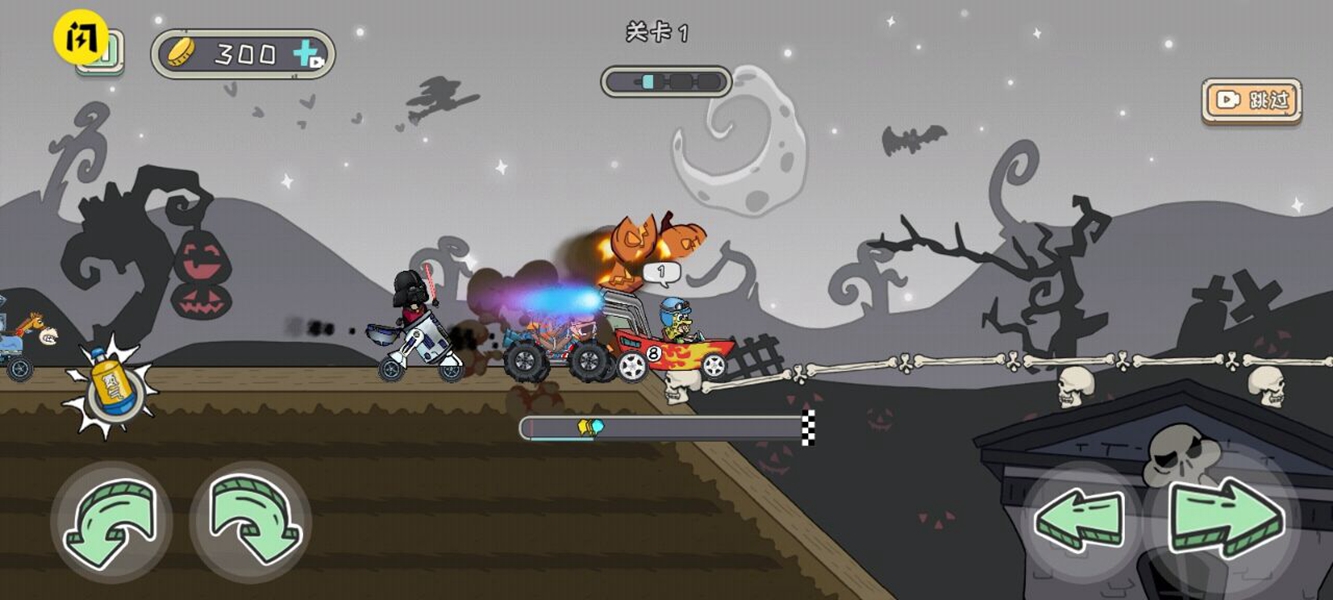The height and width of the screenshot is (600, 1333).
Task: Tilt the car forward with clockwise arrow
Action: pos(250,521)
